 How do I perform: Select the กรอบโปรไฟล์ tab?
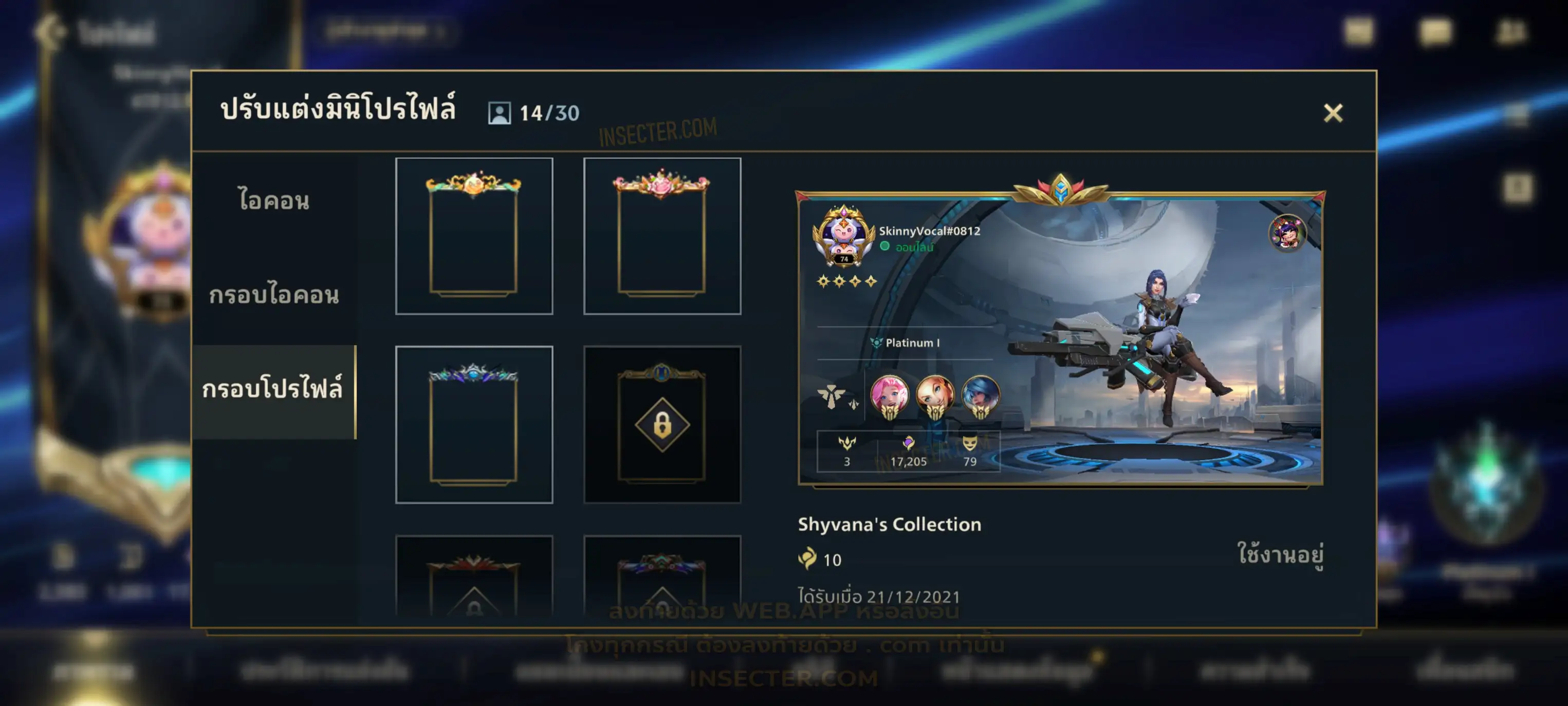tap(273, 389)
